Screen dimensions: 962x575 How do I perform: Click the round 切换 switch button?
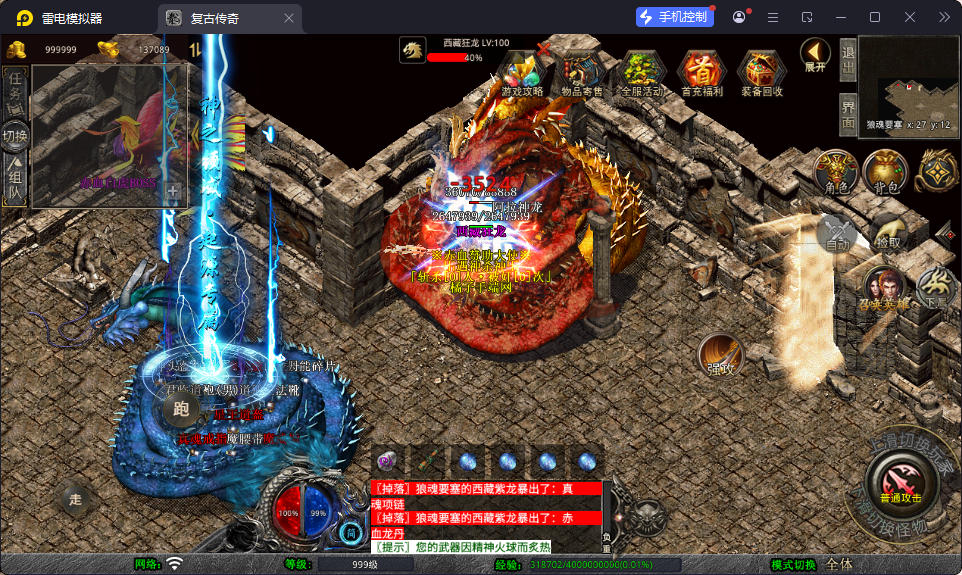[16, 135]
